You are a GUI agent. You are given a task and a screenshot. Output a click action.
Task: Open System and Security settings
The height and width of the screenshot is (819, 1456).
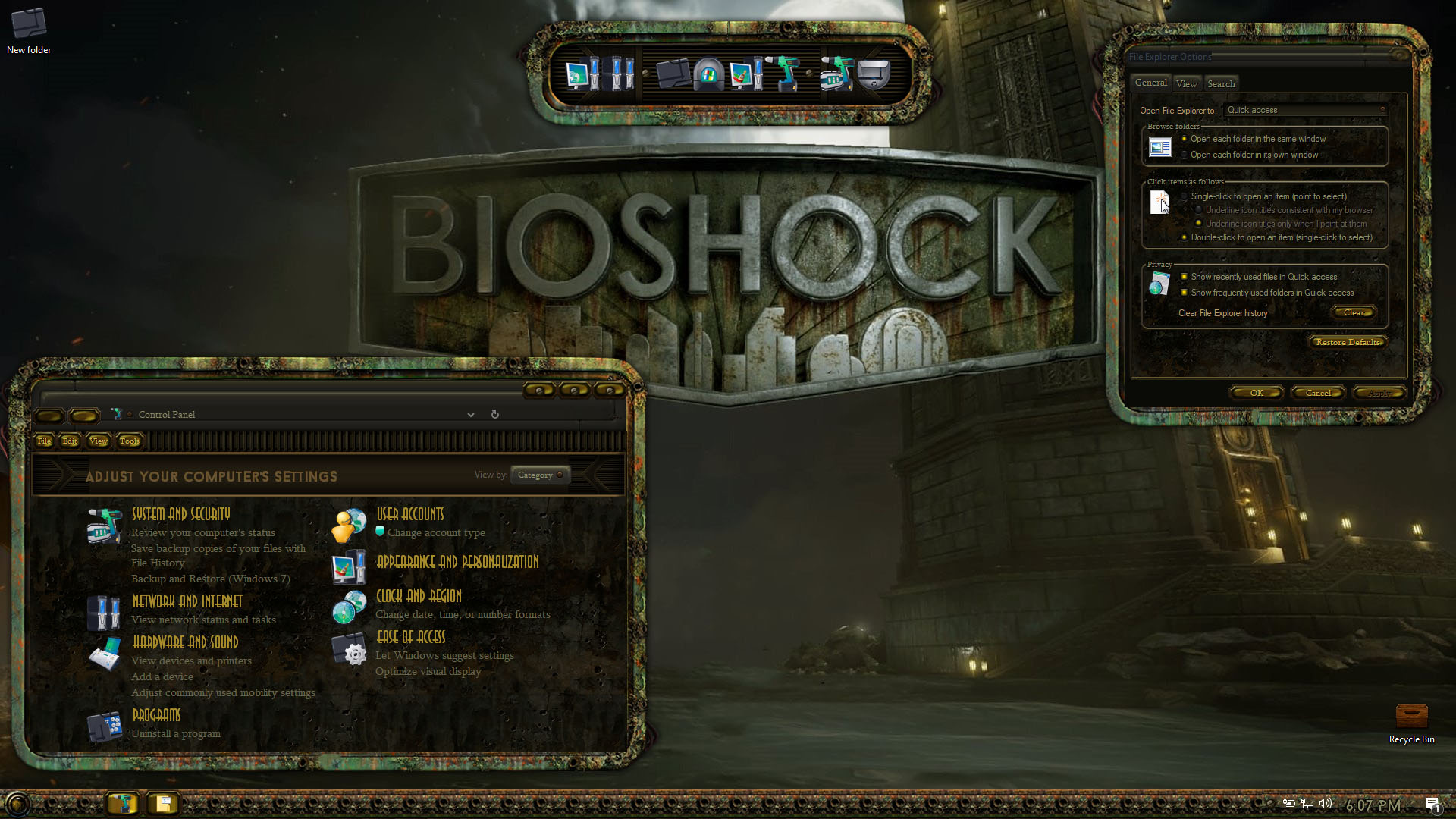[x=180, y=514]
